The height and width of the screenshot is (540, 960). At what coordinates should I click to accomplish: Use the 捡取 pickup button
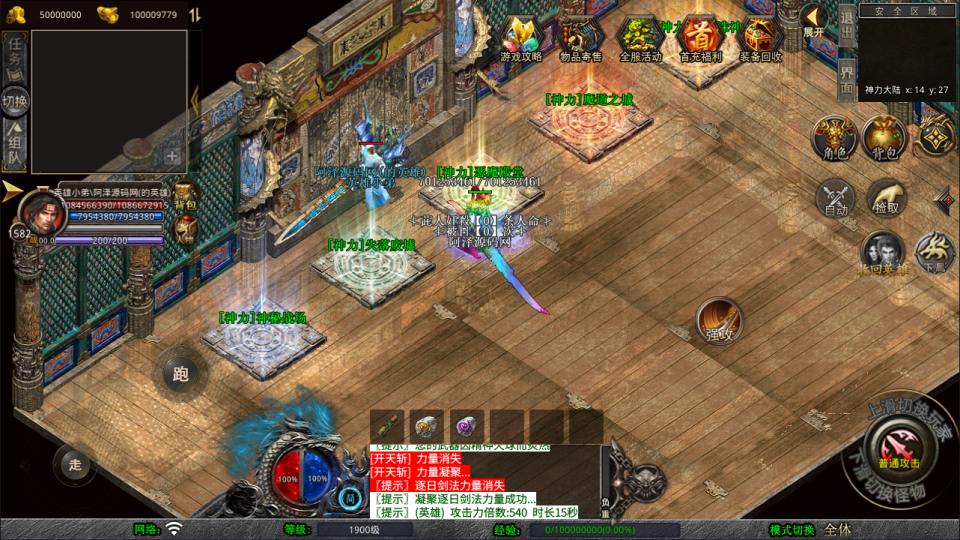(886, 198)
